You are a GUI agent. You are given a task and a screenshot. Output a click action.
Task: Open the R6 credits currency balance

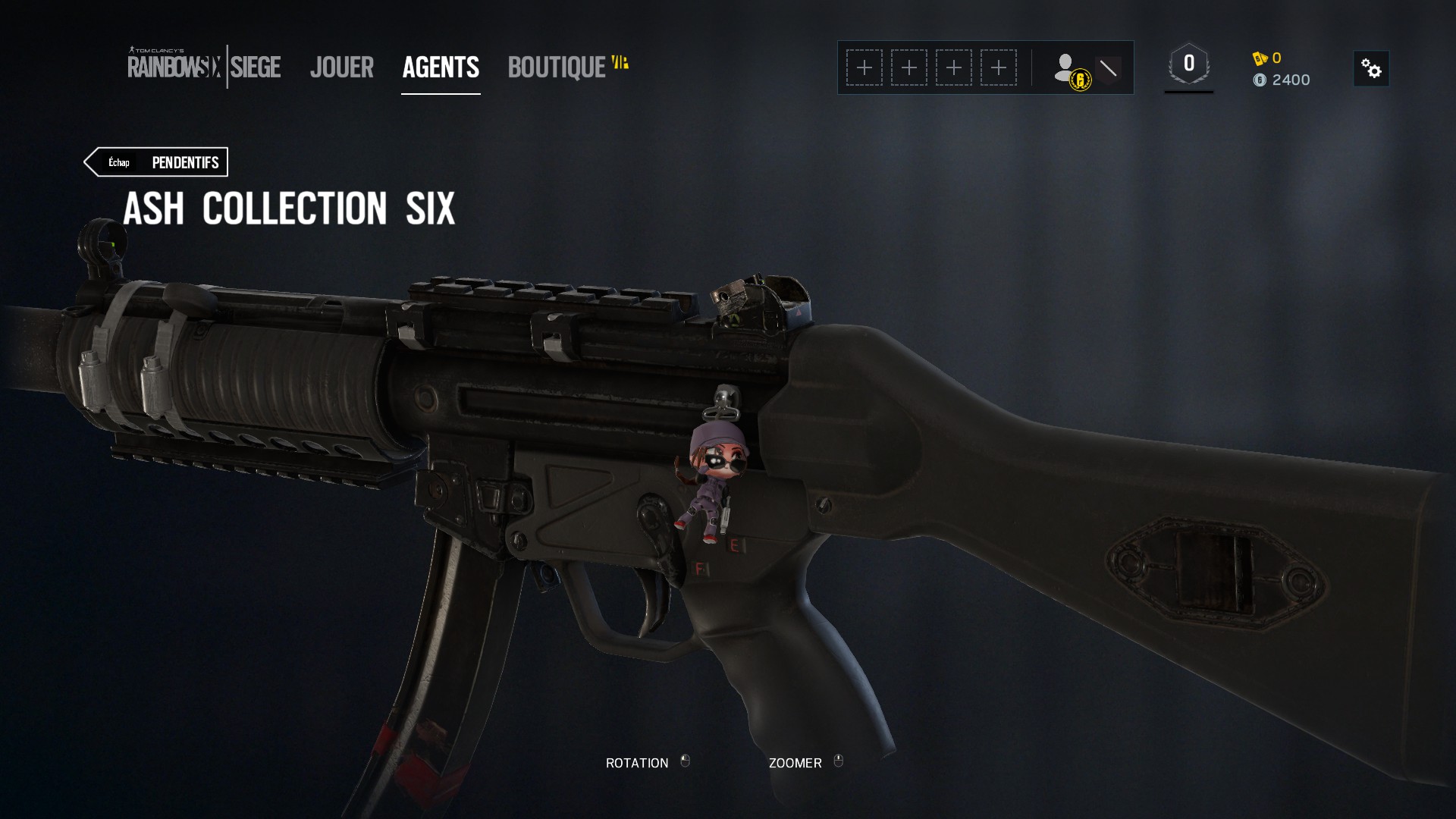1267,58
